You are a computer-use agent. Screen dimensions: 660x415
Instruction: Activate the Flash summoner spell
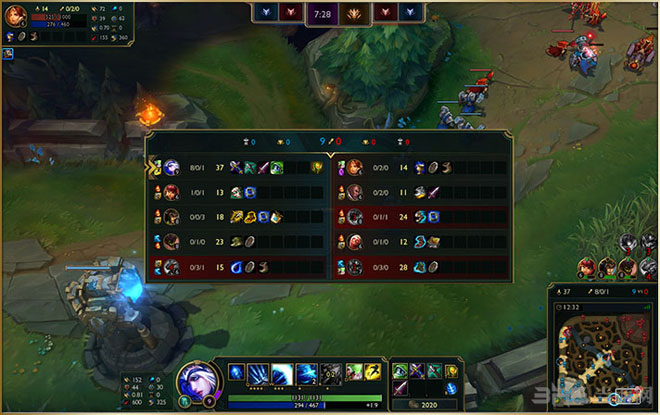pyautogui.click(x=371, y=371)
